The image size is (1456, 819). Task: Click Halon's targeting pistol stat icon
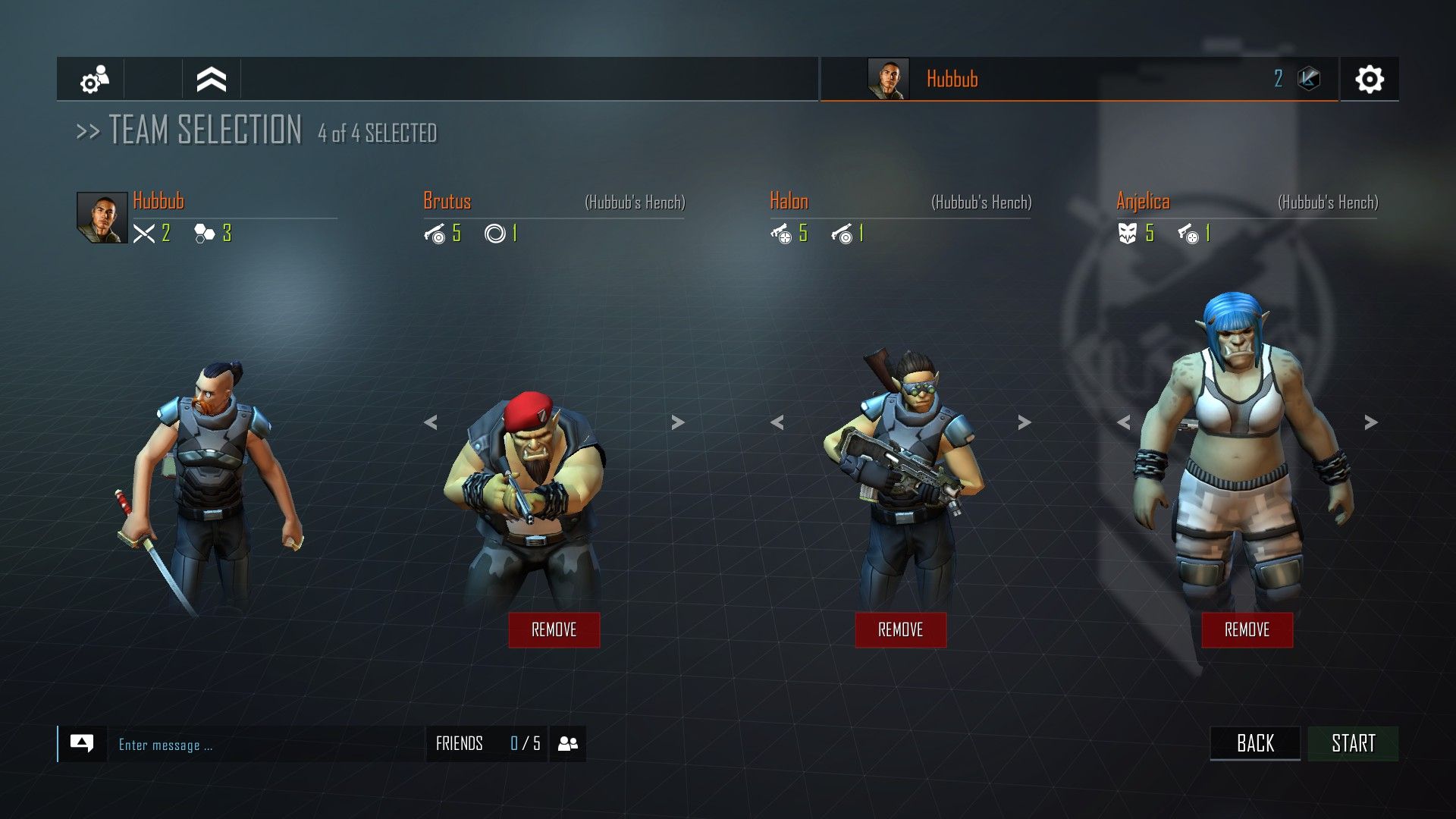tap(783, 234)
